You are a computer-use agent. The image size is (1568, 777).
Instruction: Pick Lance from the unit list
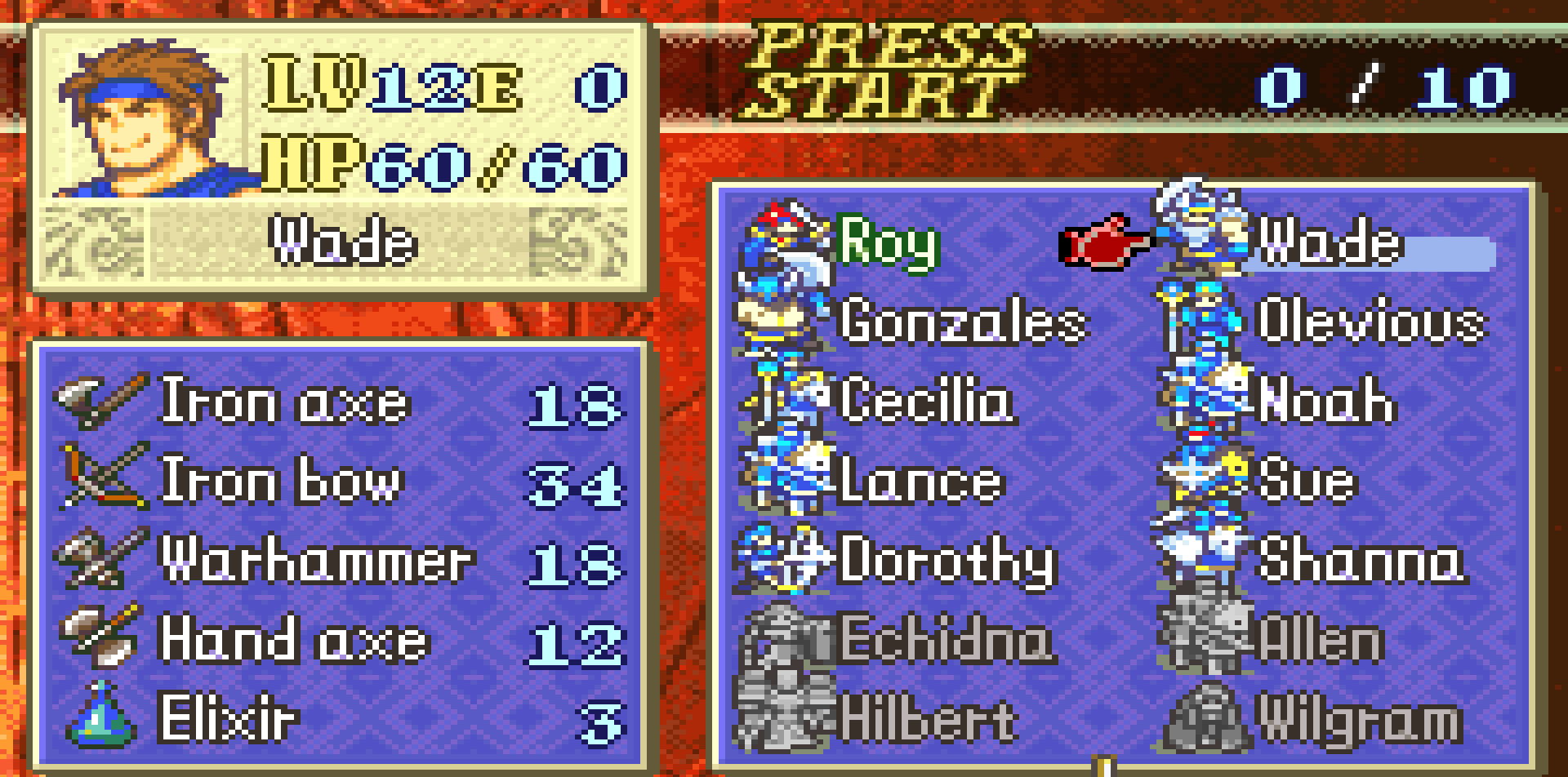click(x=920, y=481)
